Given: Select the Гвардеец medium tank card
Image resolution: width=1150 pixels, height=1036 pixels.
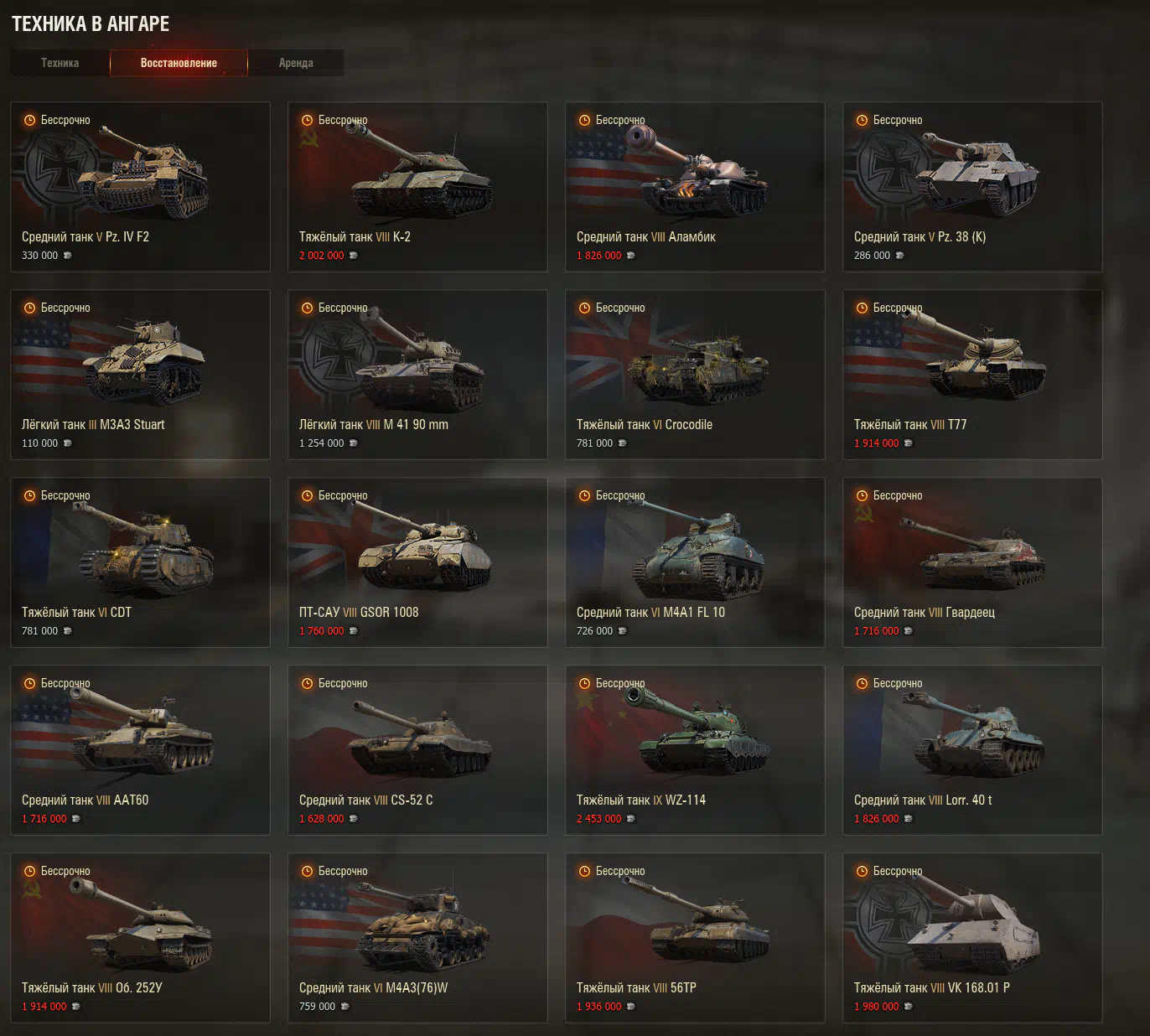Looking at the screenshot, I should (972, 562).
